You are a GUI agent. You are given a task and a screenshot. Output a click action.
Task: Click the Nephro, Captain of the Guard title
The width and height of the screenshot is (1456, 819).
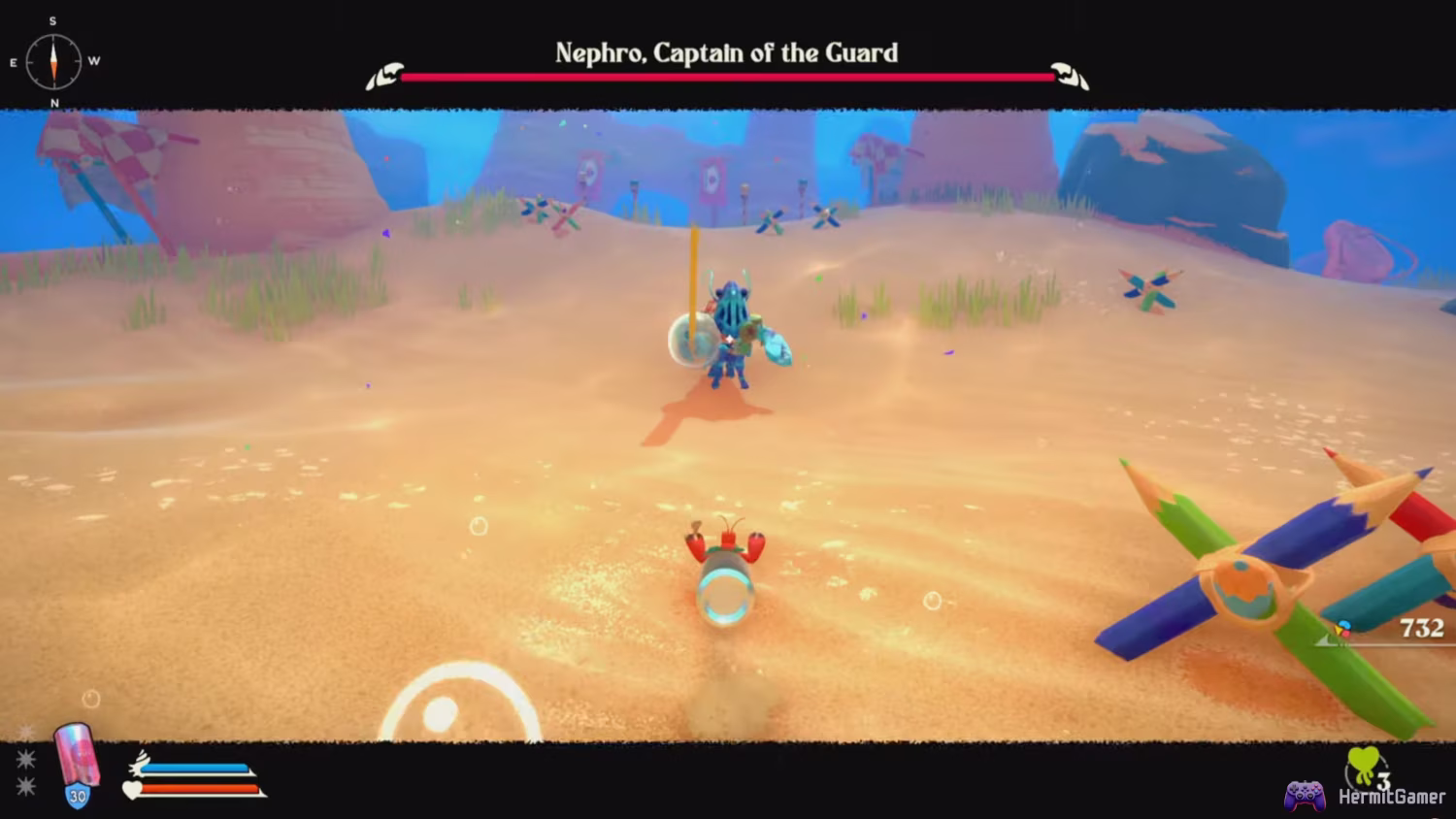[x=726, y=53]
